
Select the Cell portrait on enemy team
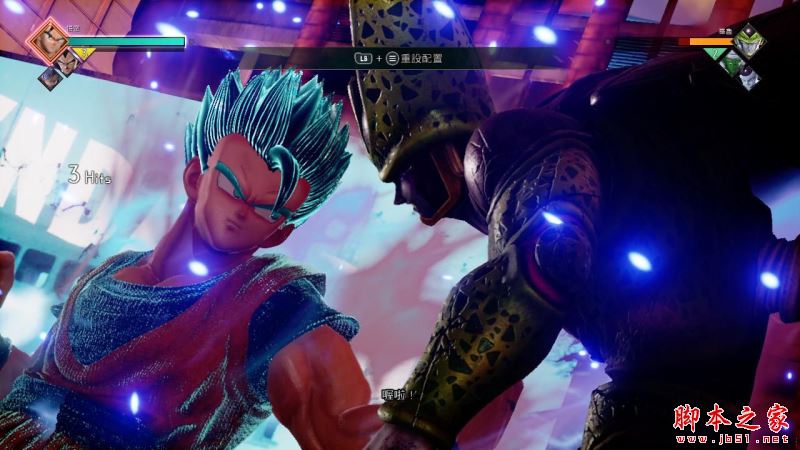point(751,43)
